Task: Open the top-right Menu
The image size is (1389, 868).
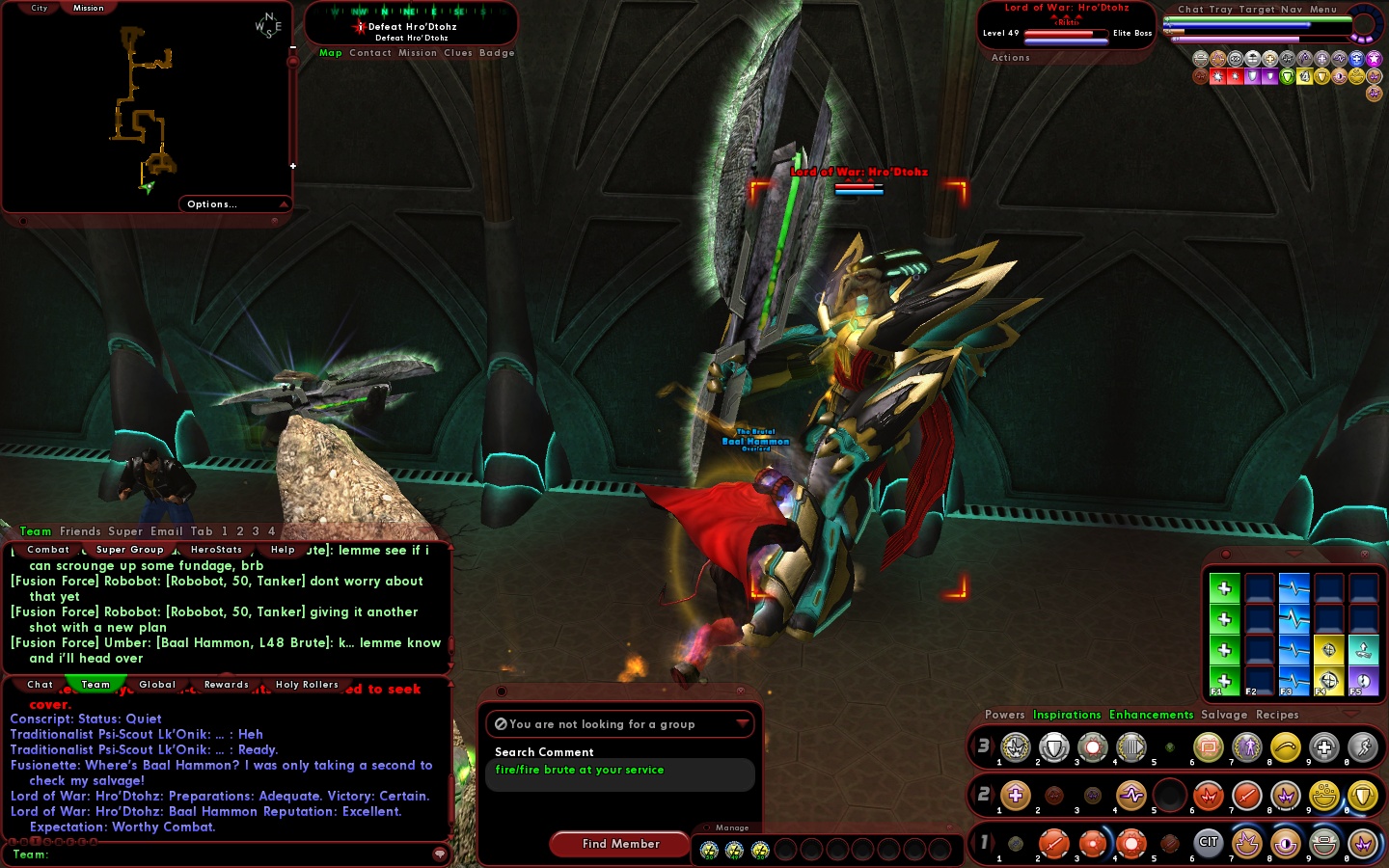Action: [x=1322, y=10]
